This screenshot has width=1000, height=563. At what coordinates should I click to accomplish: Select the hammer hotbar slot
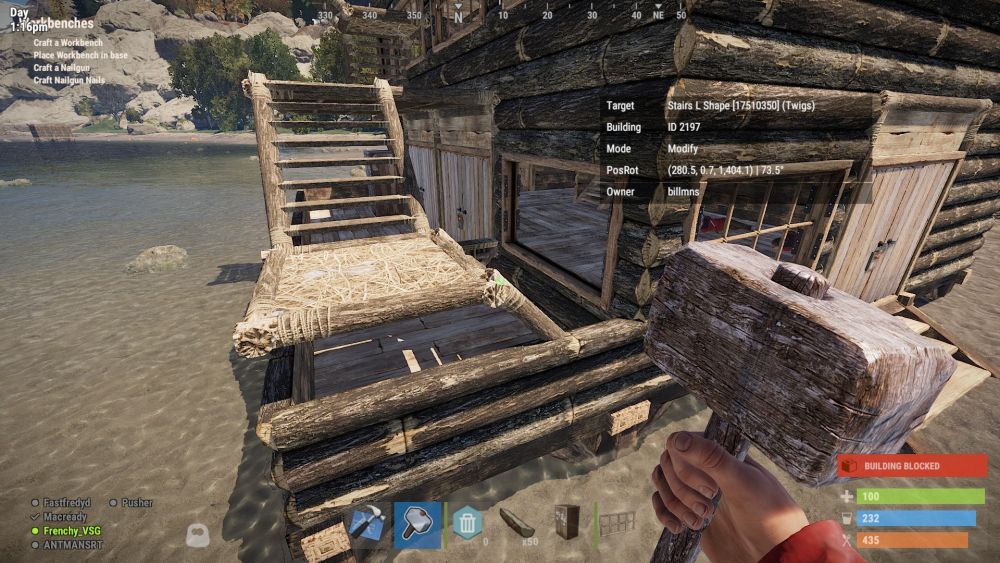pos(417,524)
